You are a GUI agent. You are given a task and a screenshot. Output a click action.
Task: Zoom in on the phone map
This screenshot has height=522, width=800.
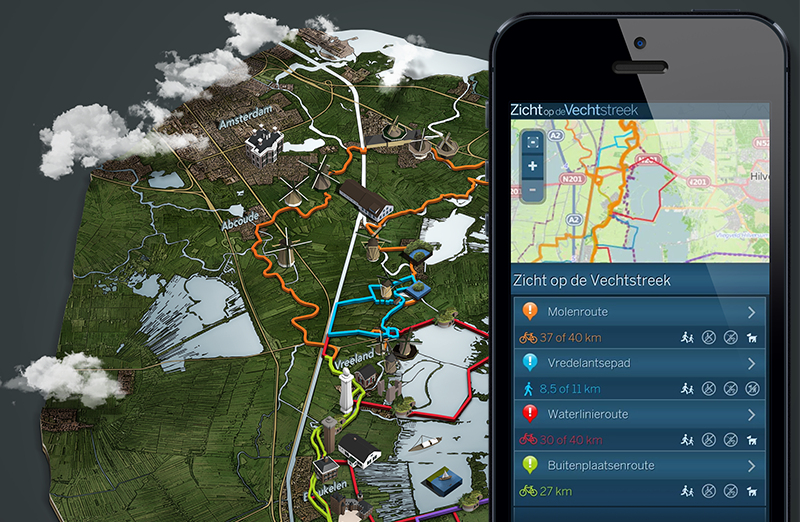click(532, 166)
